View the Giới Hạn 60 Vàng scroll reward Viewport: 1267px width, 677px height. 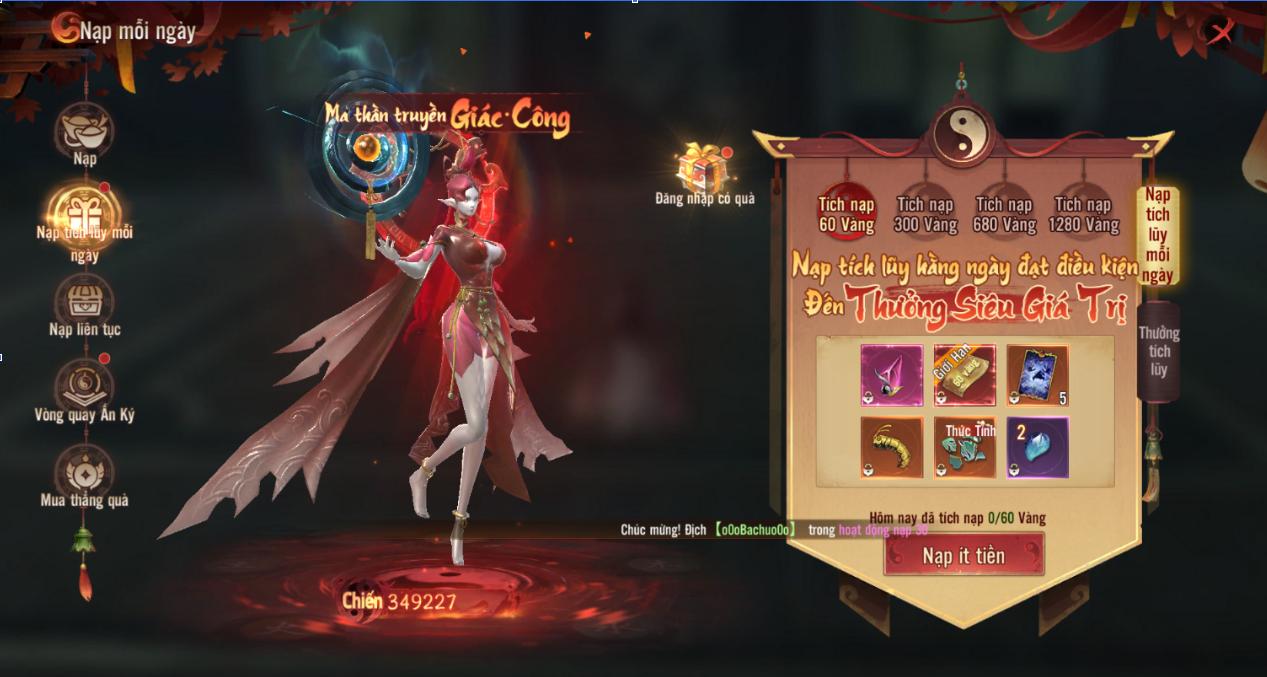pyautogui.click(x=964, y=375)
